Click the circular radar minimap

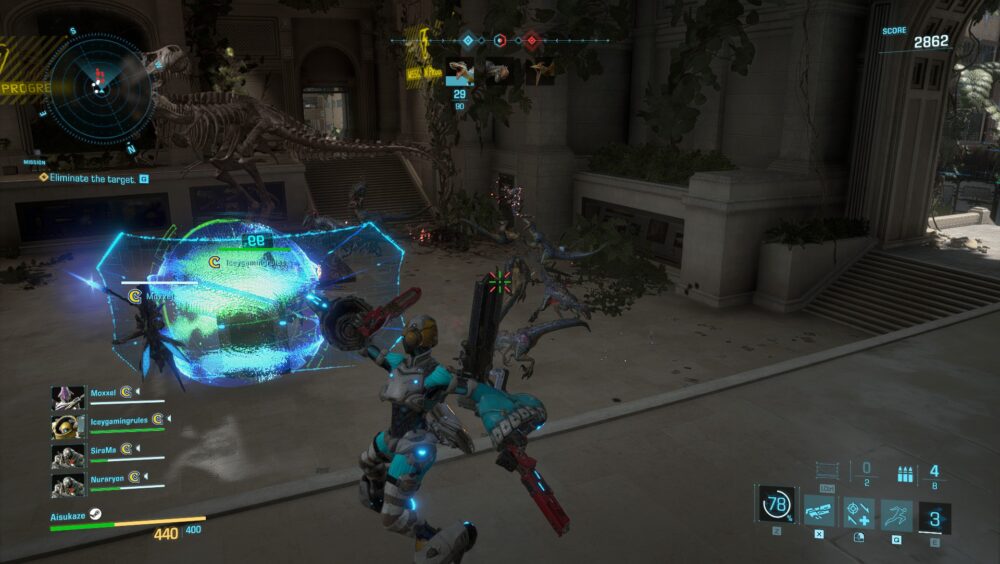pyautogui.click(x=99, y=86)
